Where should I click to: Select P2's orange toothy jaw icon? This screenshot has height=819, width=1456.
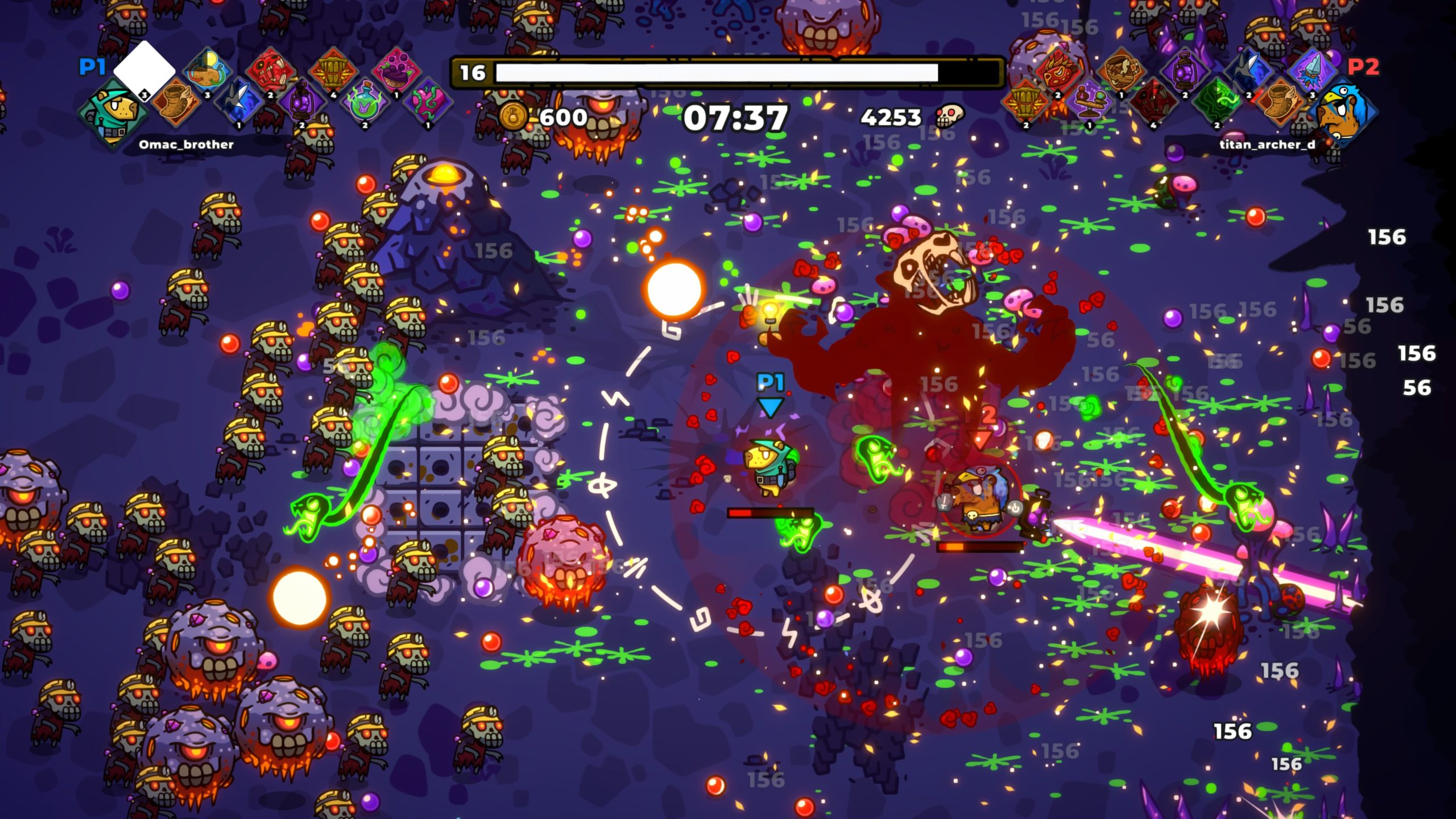point(1027,104)
